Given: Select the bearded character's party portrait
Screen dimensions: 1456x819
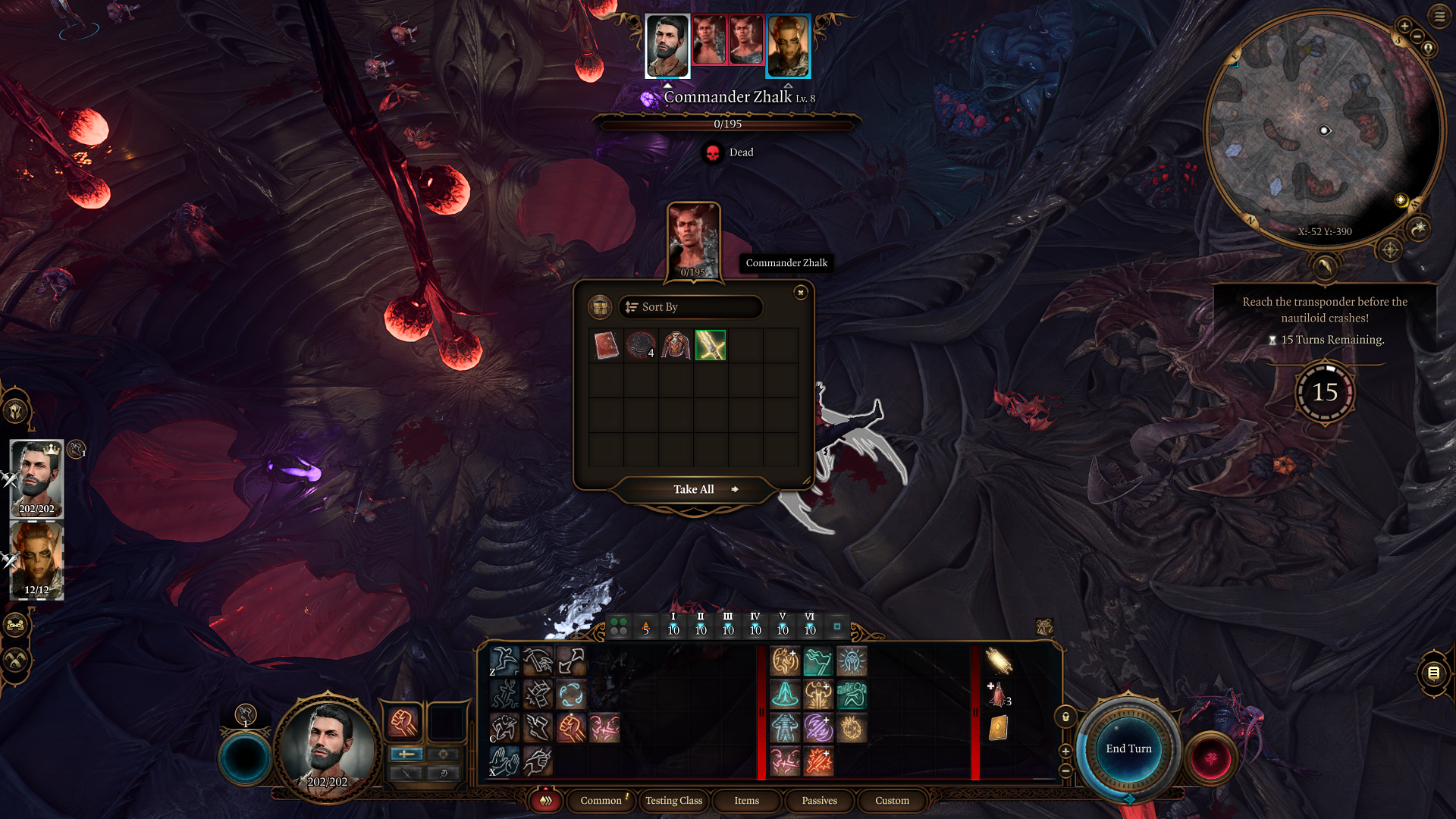Looking at the screenshot, I should point(36,479).
